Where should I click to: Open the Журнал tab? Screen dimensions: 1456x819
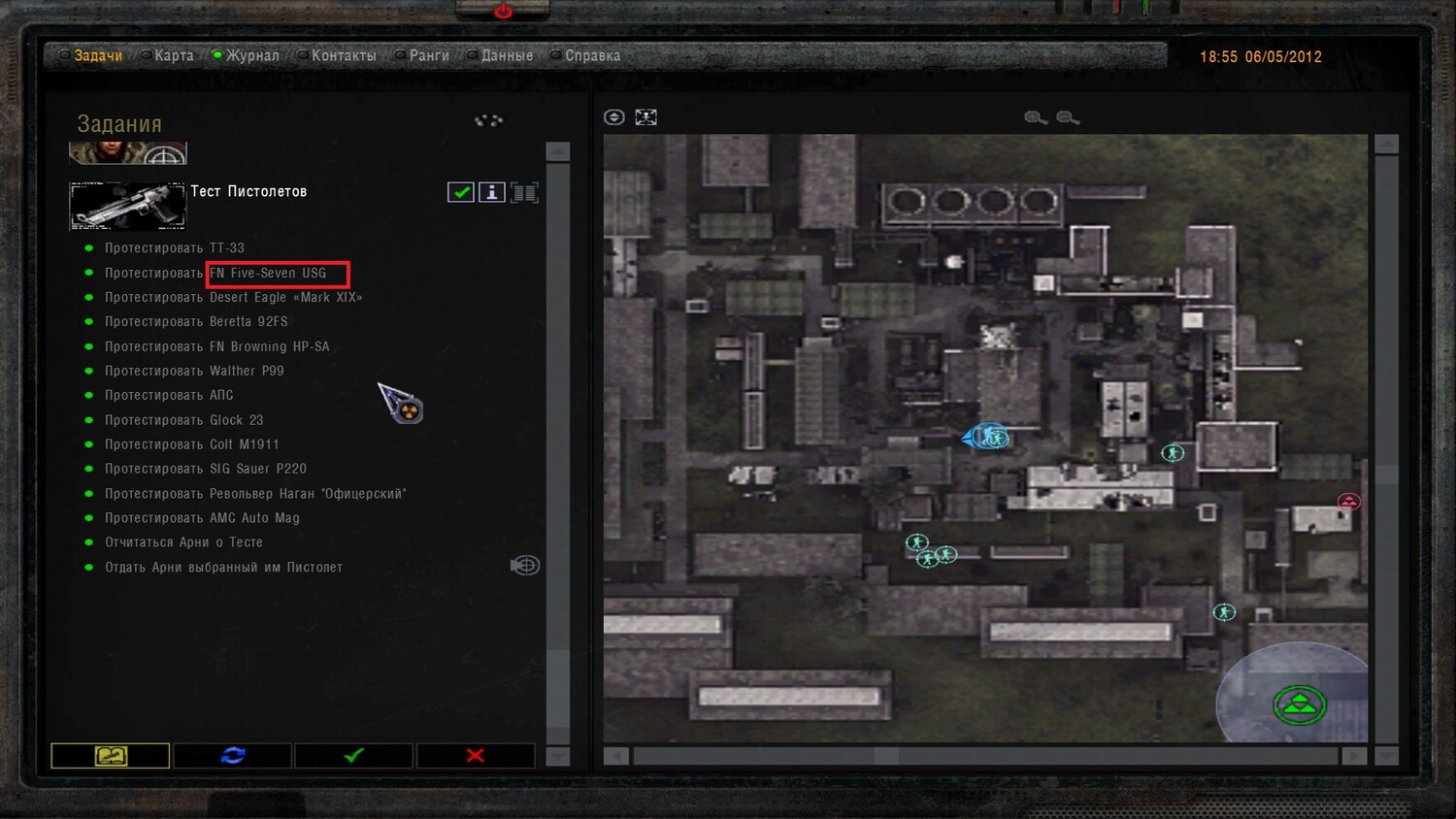(251, 56)
